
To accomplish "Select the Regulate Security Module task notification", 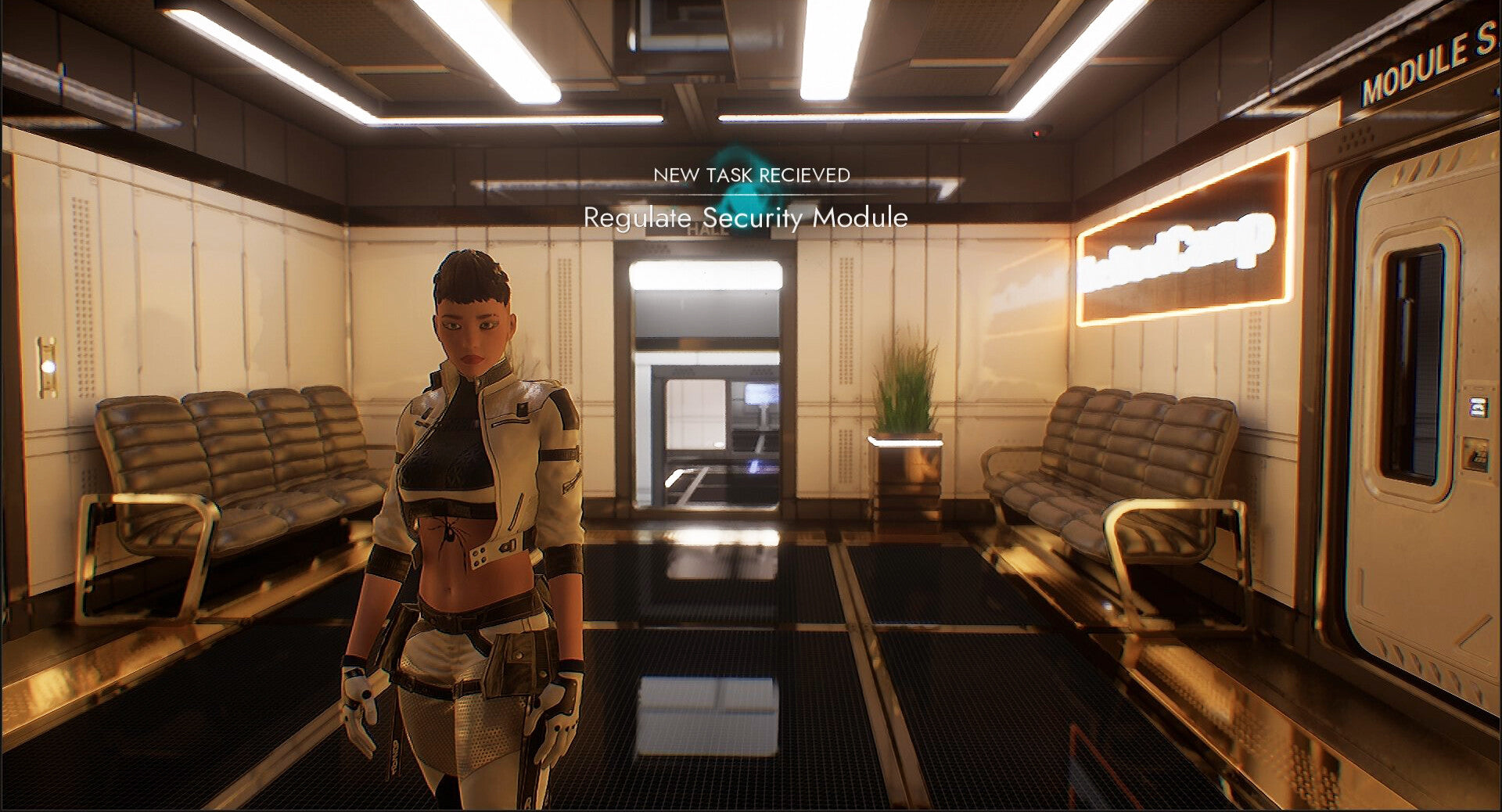I will click(x=746, y=217).
